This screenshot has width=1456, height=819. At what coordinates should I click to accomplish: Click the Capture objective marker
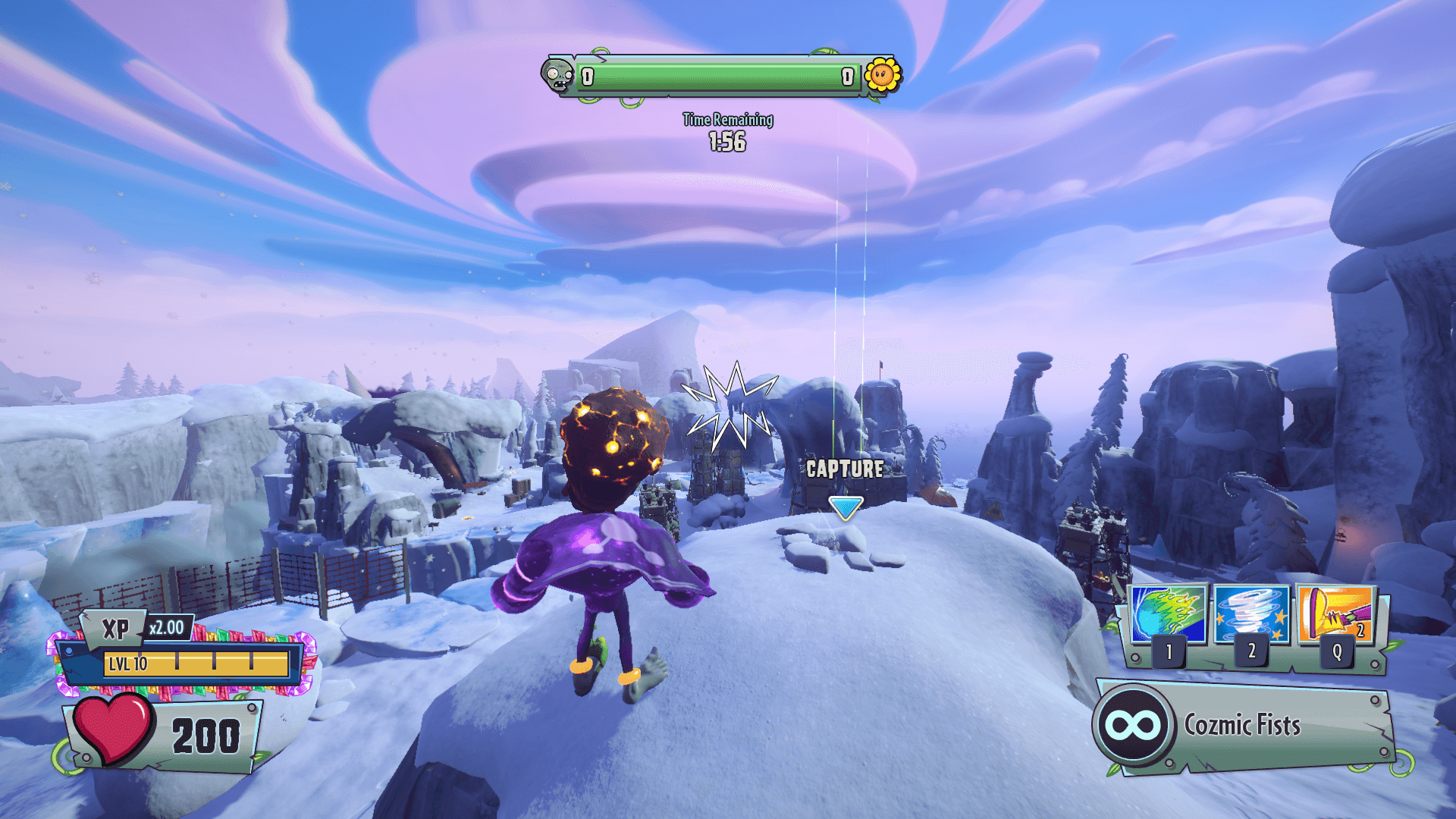pyautogui.click(x=845, y=507)
